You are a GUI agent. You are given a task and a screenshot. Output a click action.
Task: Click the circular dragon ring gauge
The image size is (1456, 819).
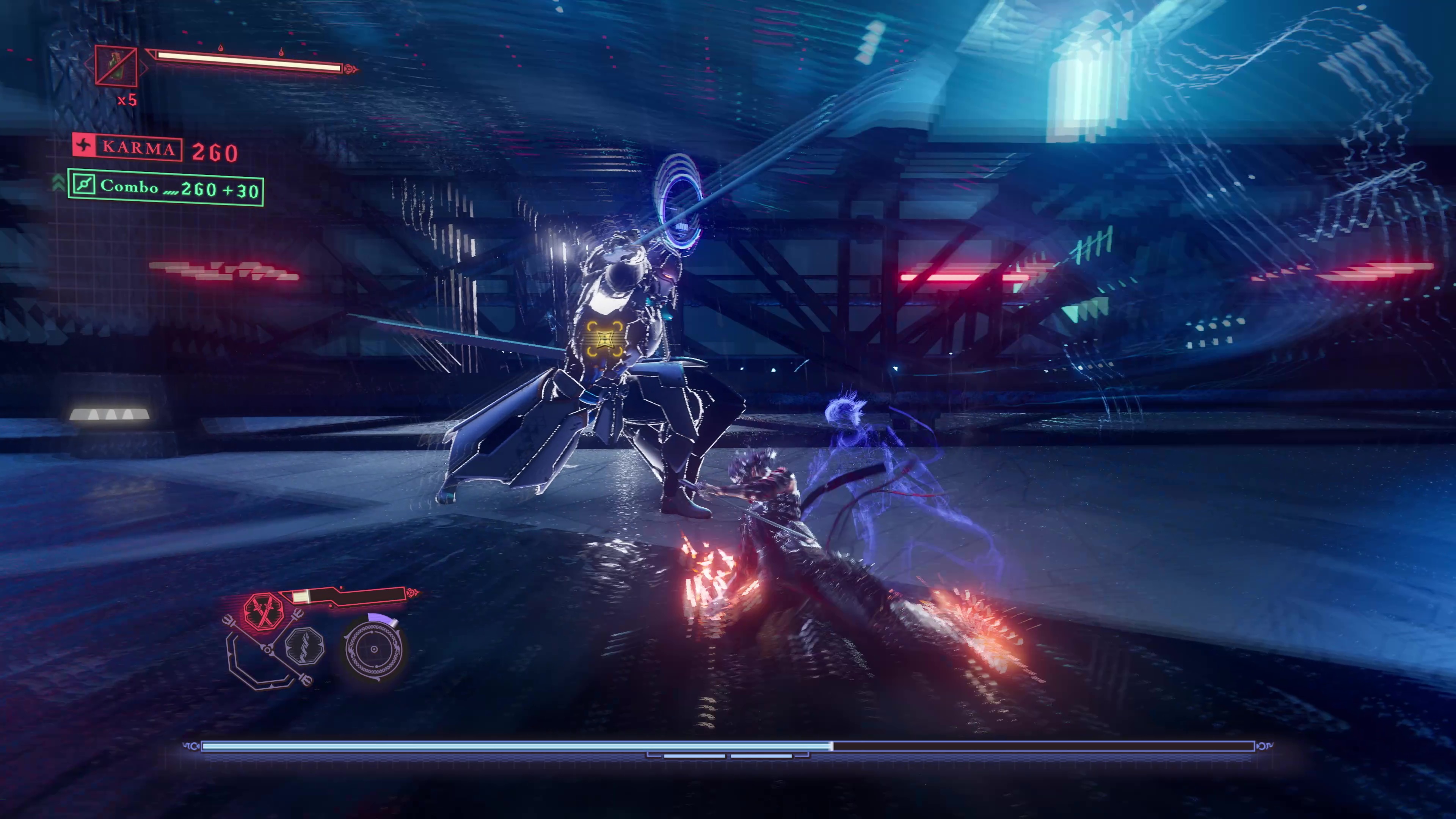pyautogui.click(x=373, y=650)
